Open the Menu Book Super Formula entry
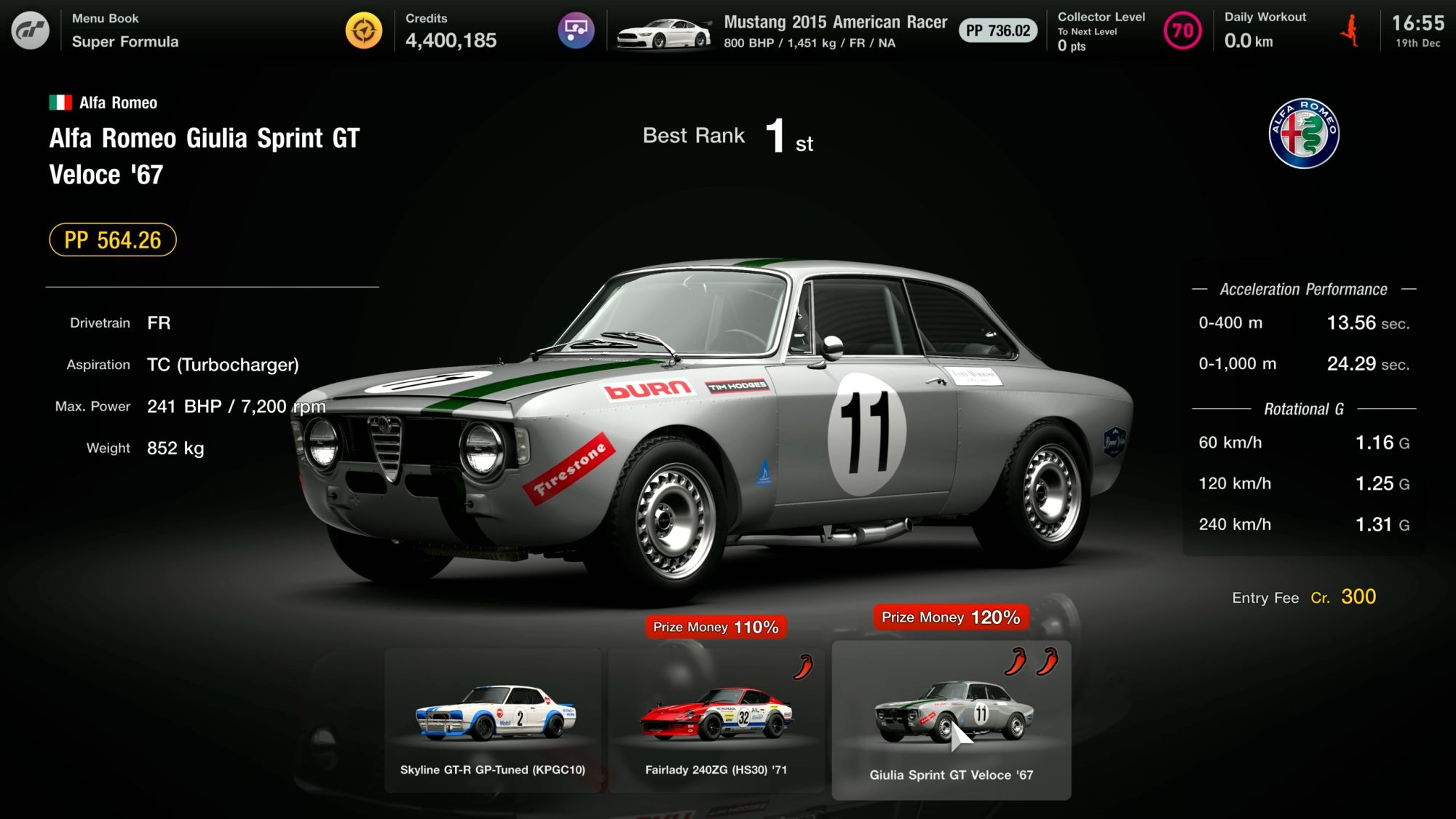This screenshot has height=819, width=1456. 125,31
